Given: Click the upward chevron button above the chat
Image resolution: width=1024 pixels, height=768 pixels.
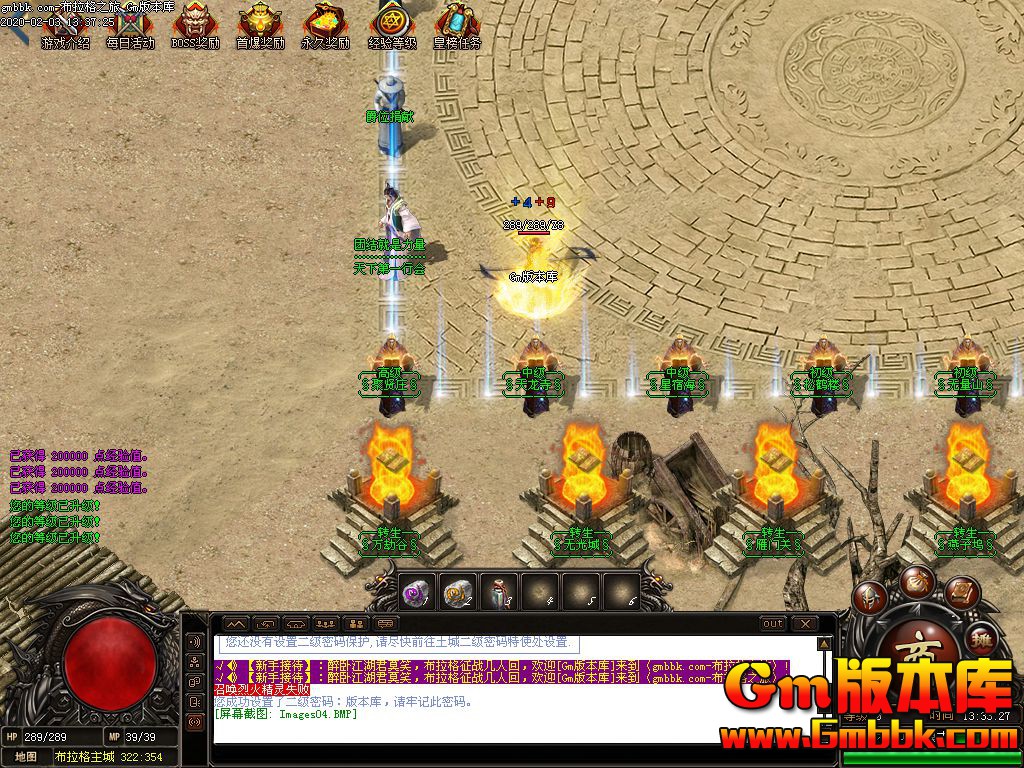Looking at the screenshot, I should pos(235,624).
